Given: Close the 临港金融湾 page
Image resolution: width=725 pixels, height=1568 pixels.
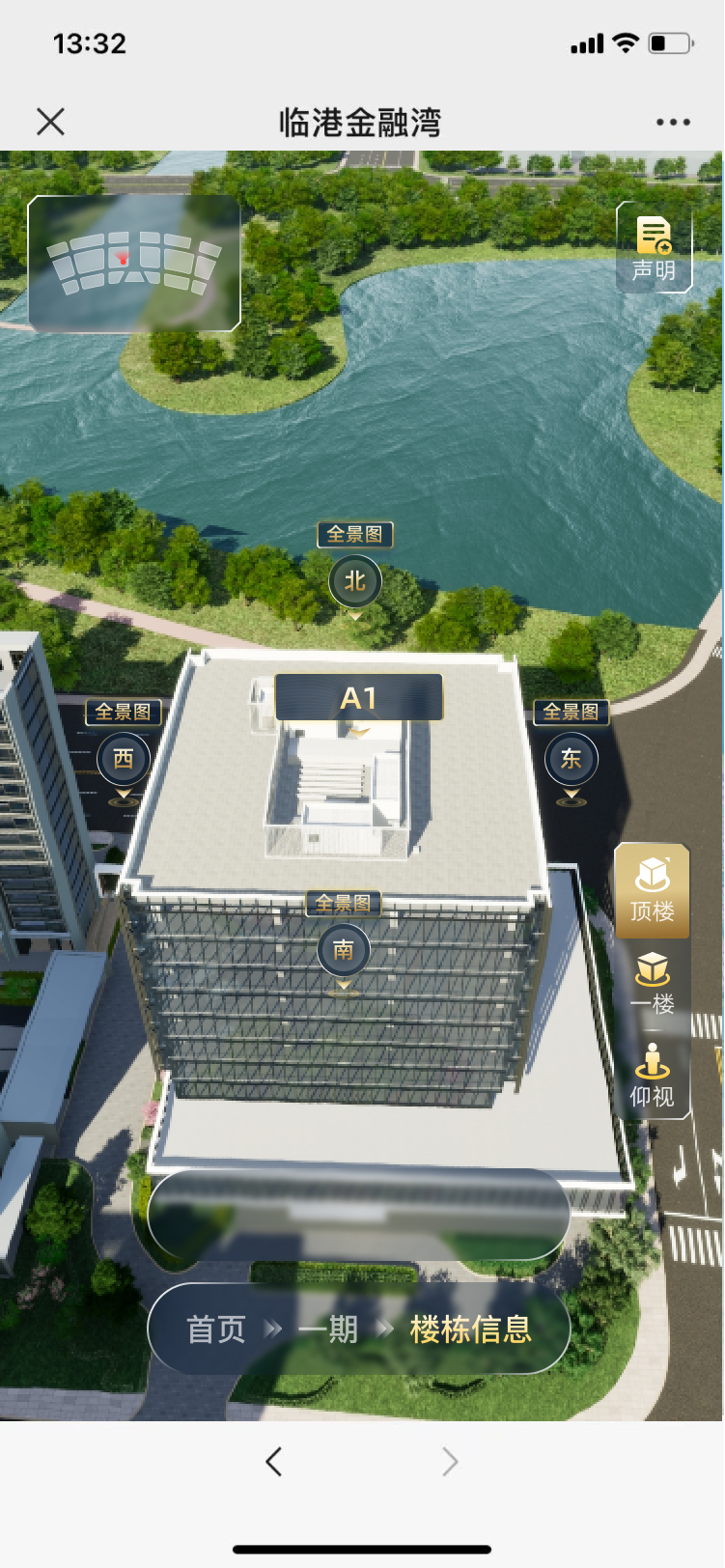Looking at the screenshot, I should (x=50, y=122).
